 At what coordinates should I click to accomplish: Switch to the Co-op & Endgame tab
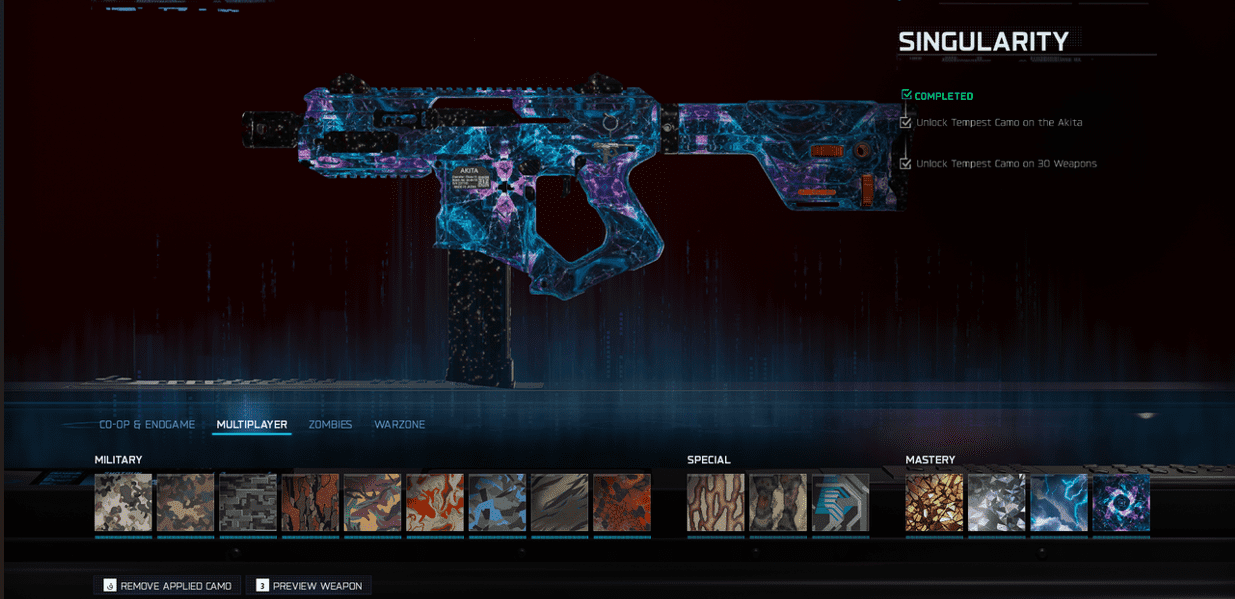coord(147,425)
